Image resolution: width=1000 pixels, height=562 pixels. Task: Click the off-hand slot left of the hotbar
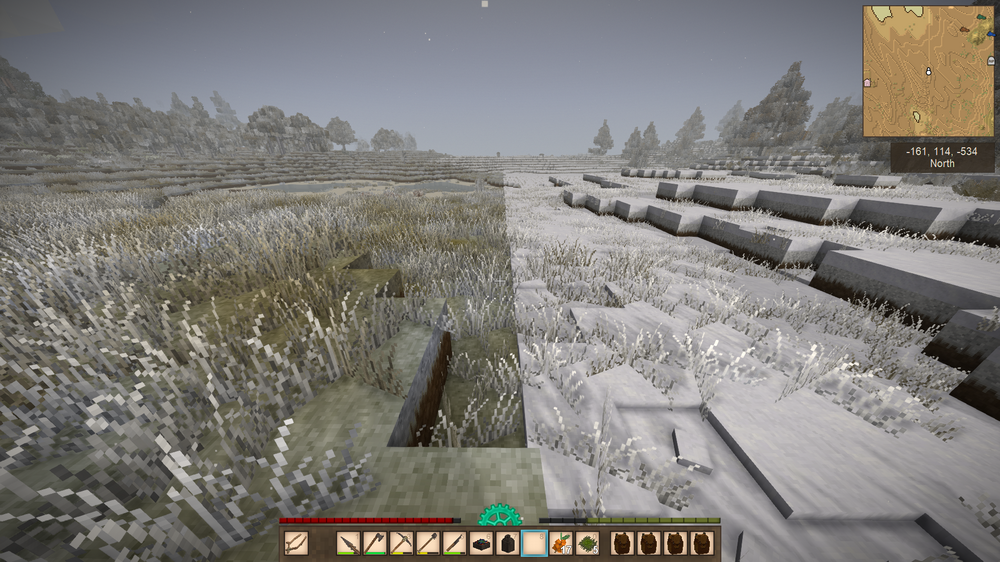point(296,543)
